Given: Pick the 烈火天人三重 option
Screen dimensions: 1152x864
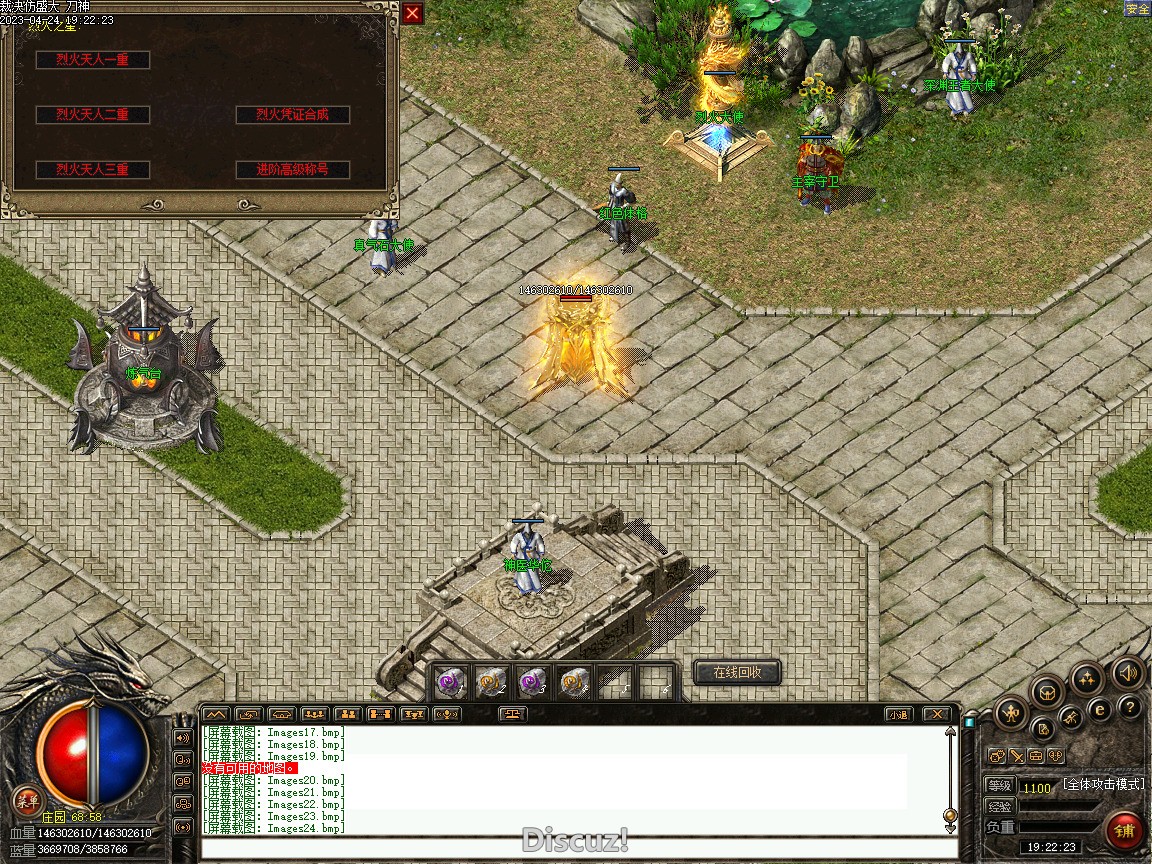Looking at the screenshot, I should 93,170.
